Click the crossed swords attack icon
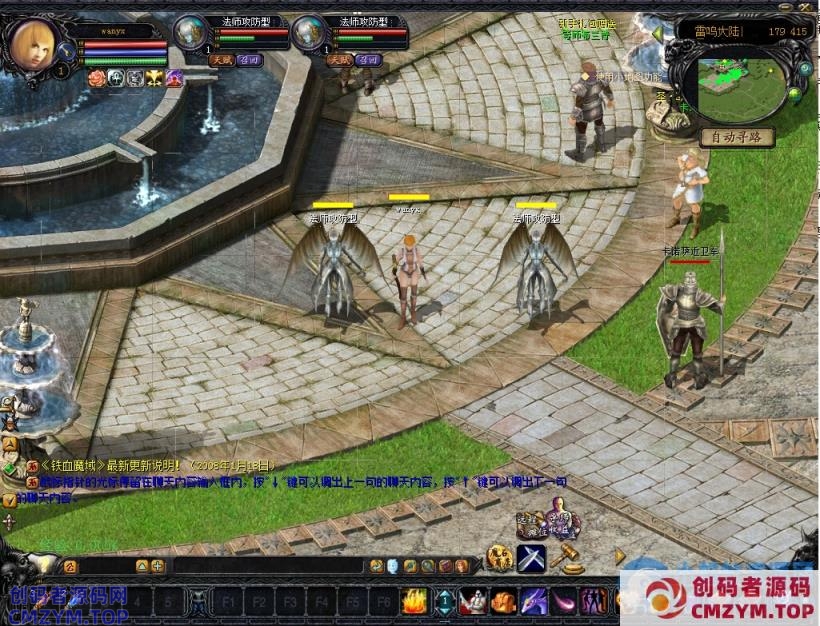The image size is (820, 626). point(531,559)
